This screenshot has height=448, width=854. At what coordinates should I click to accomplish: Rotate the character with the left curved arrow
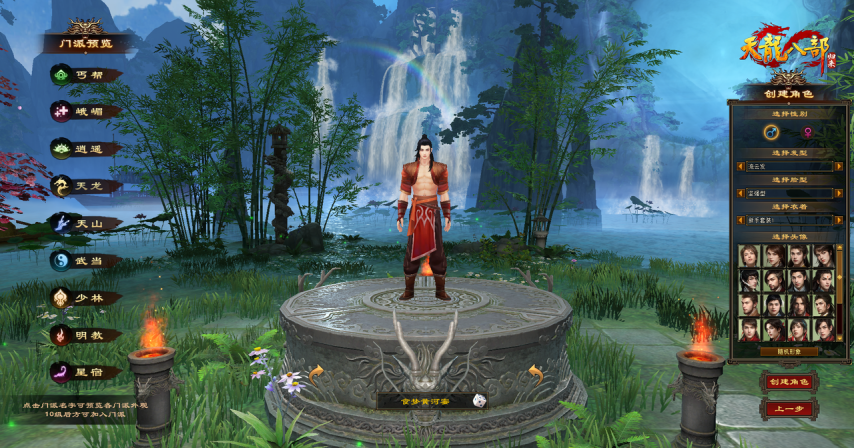(316, 374)
